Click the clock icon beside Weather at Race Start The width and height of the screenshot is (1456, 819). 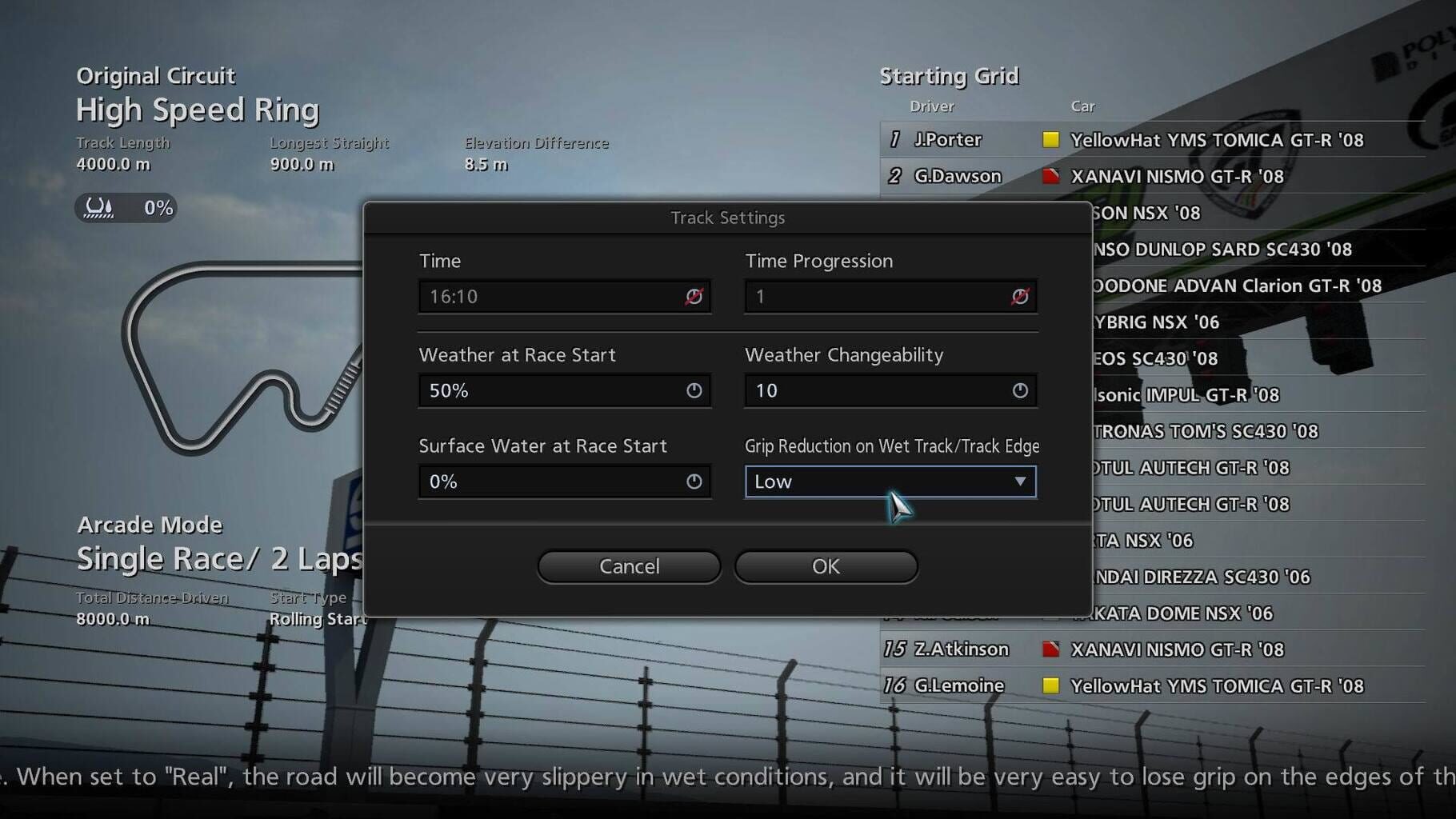[x=693, y=391]
